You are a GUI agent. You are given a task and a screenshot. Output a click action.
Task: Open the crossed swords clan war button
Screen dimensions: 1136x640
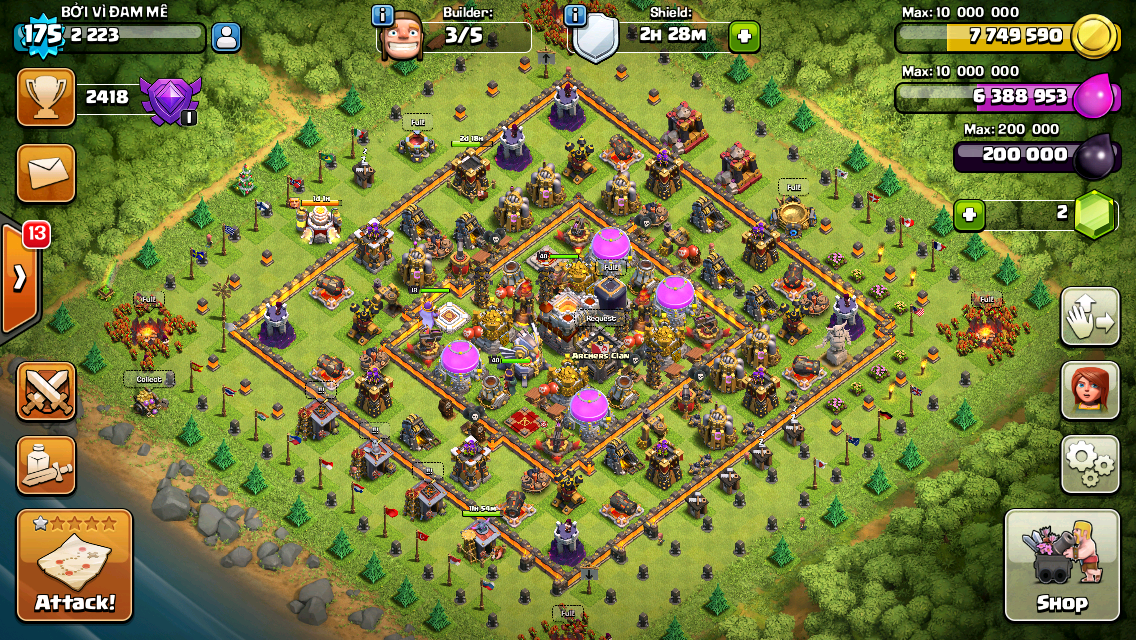(46, 390)
